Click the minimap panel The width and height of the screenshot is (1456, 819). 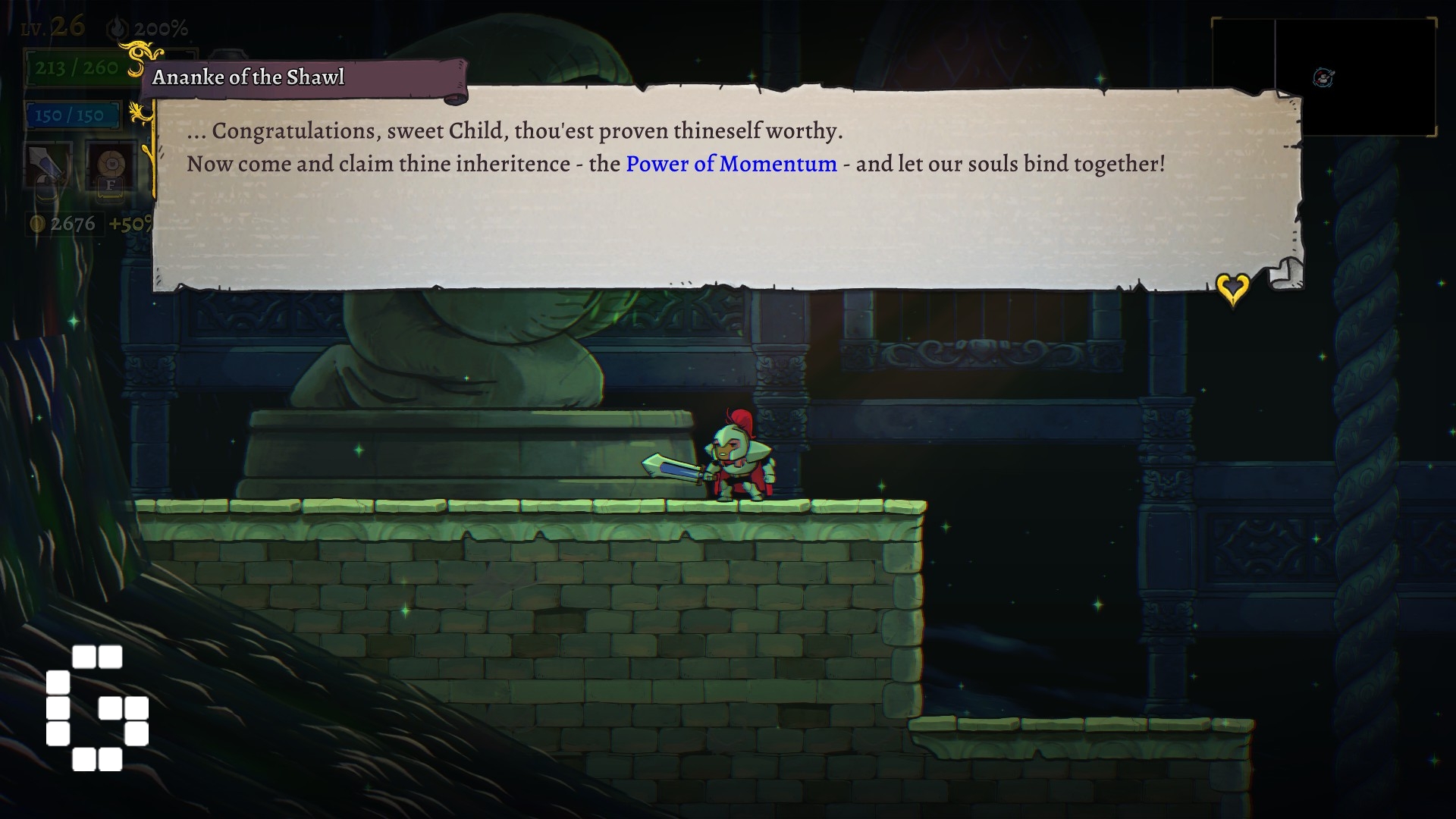click(x=1323, y=77)
